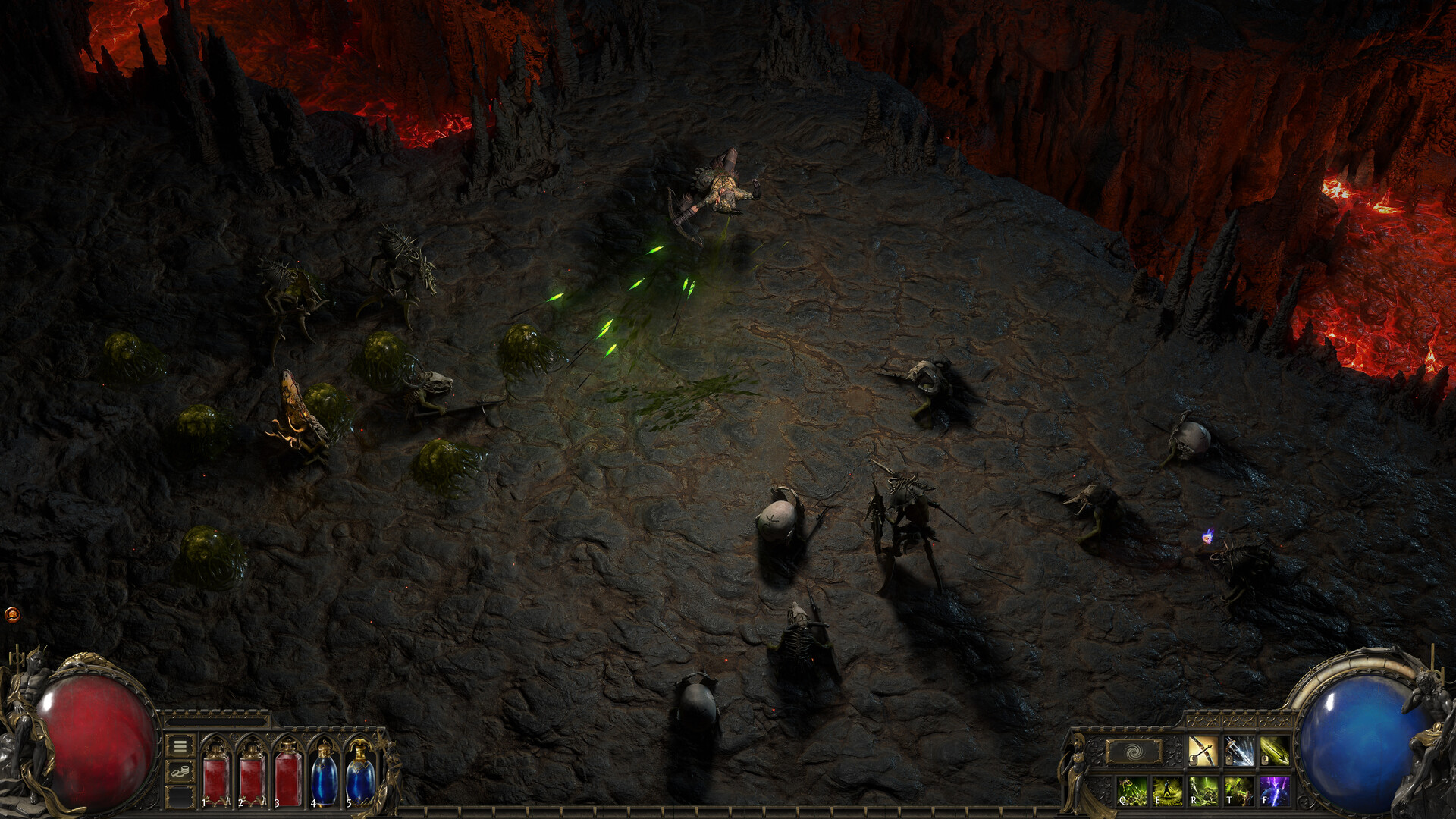
Task: Click the swirl emblem above the skill bar
Action: point(1133,751)
